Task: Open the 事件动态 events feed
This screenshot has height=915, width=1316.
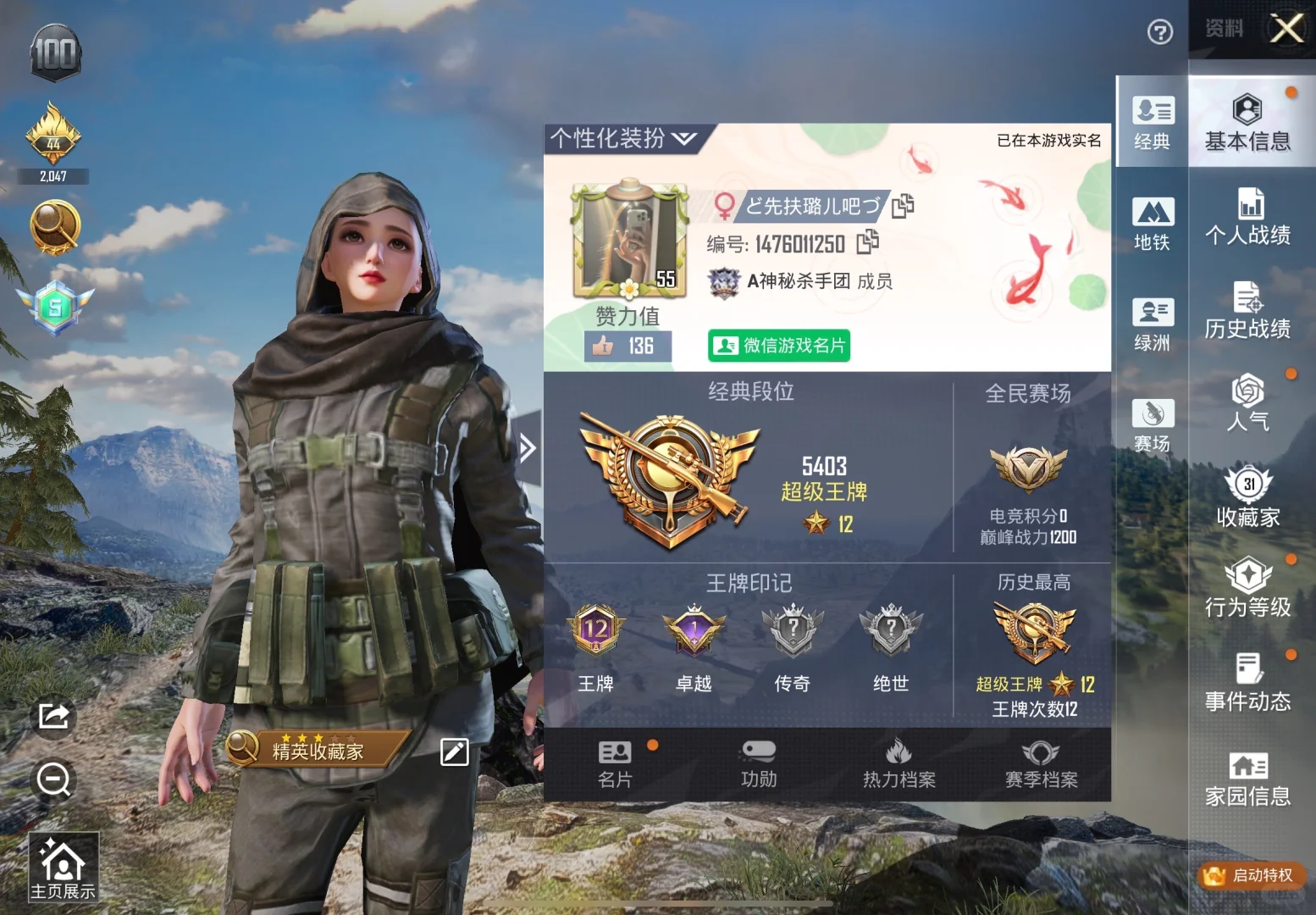Action: 1247,682
